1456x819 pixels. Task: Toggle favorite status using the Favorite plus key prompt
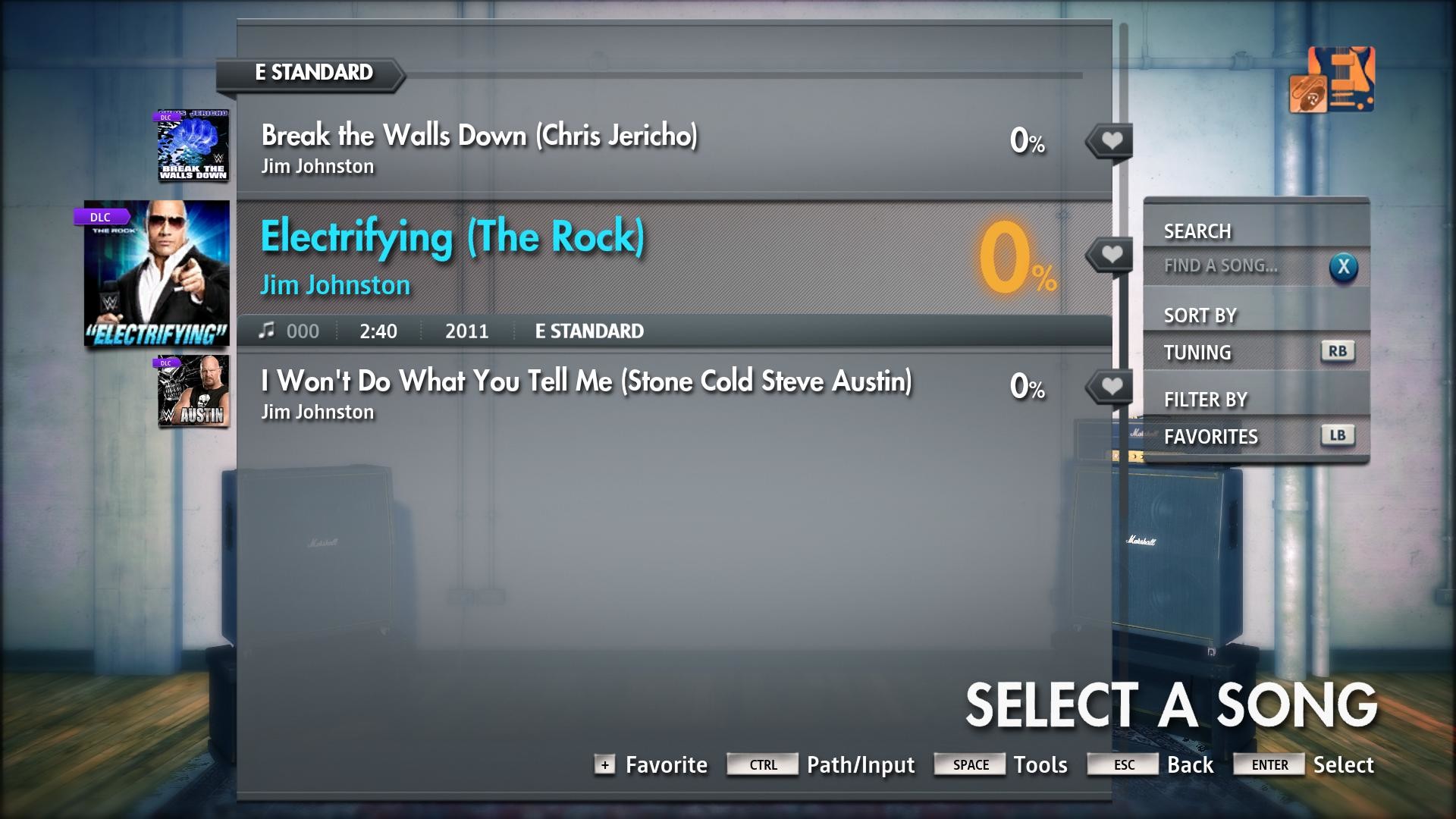[604, 764]
